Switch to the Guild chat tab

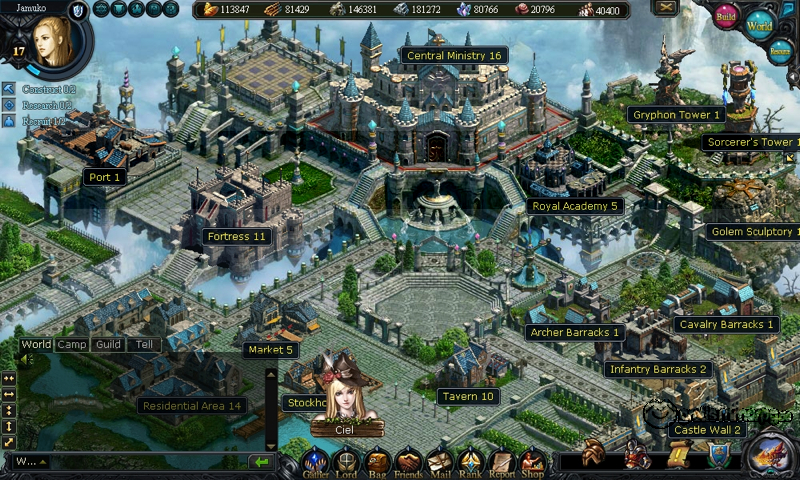coord(108,344)
